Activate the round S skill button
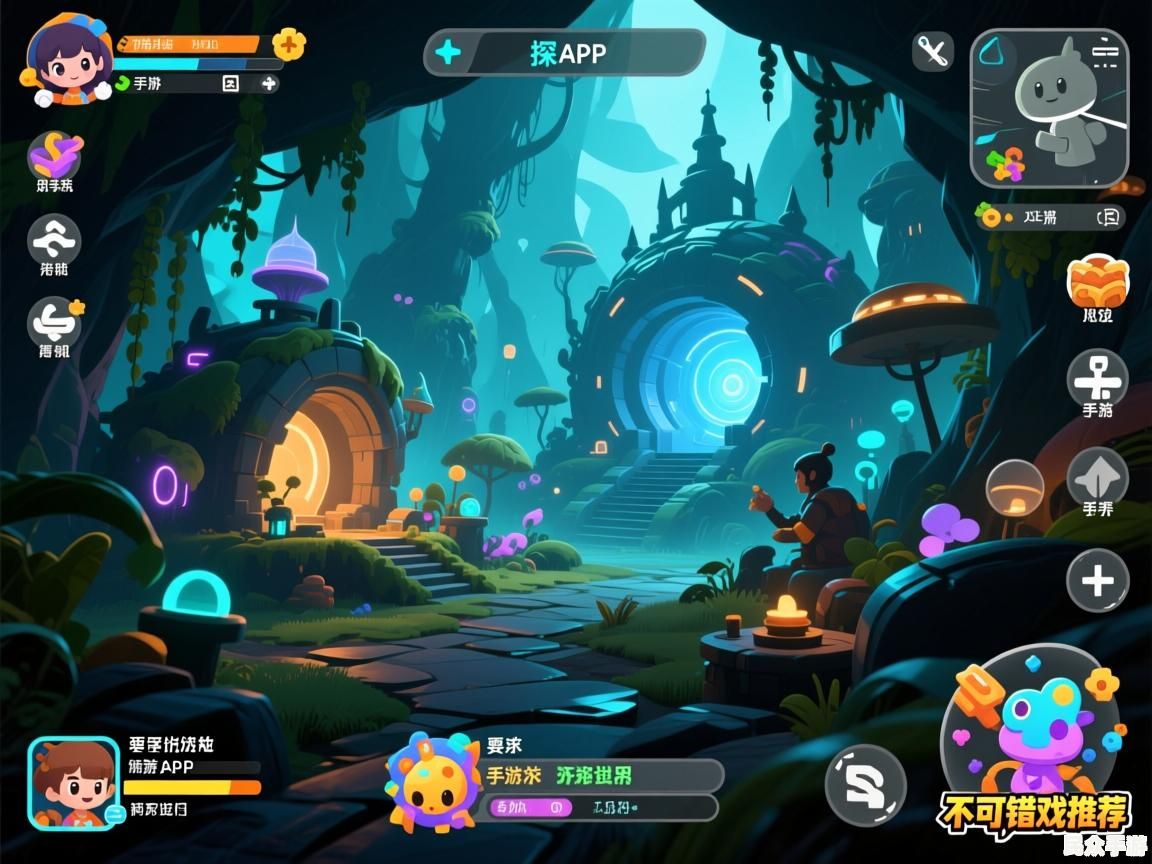This screenshot has height=864, width=1152. pyautogui.click(x=865, y=785)
